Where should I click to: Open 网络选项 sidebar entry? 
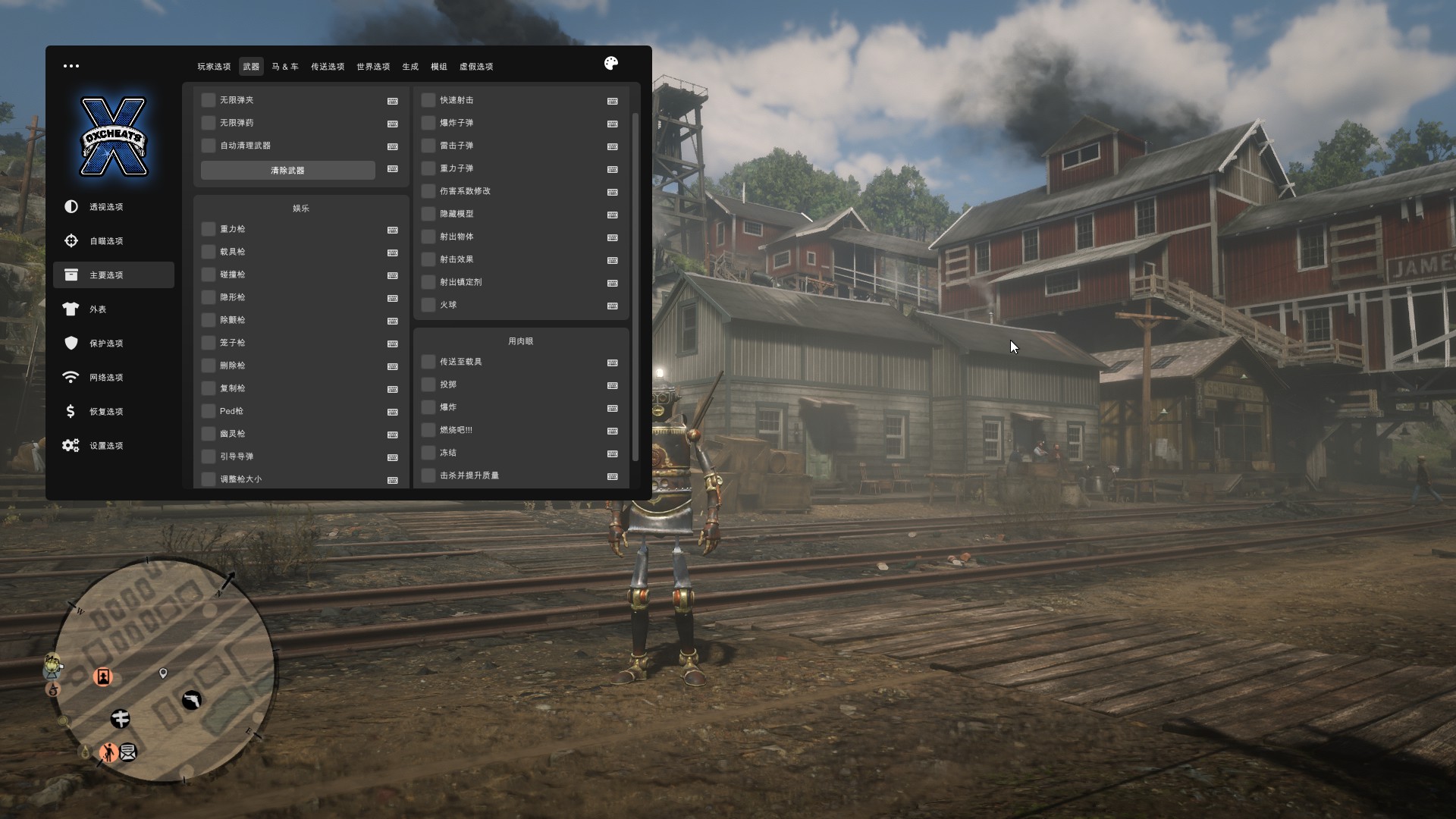coord(106,378)
